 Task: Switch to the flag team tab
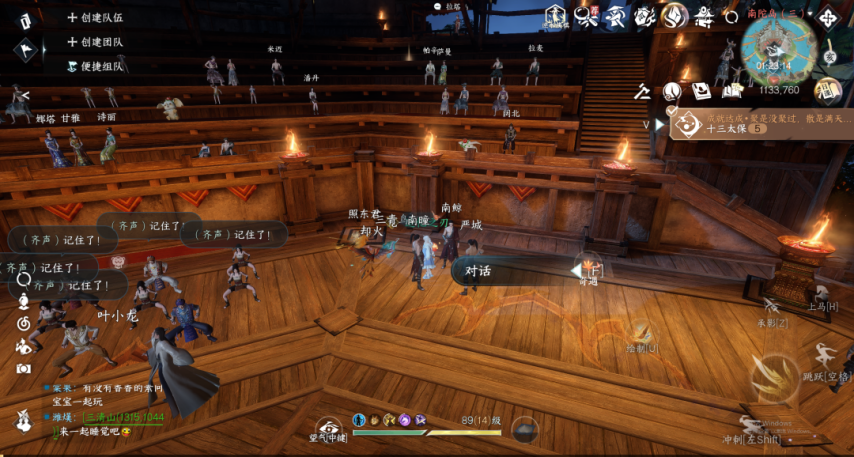(x=27, y=47)
